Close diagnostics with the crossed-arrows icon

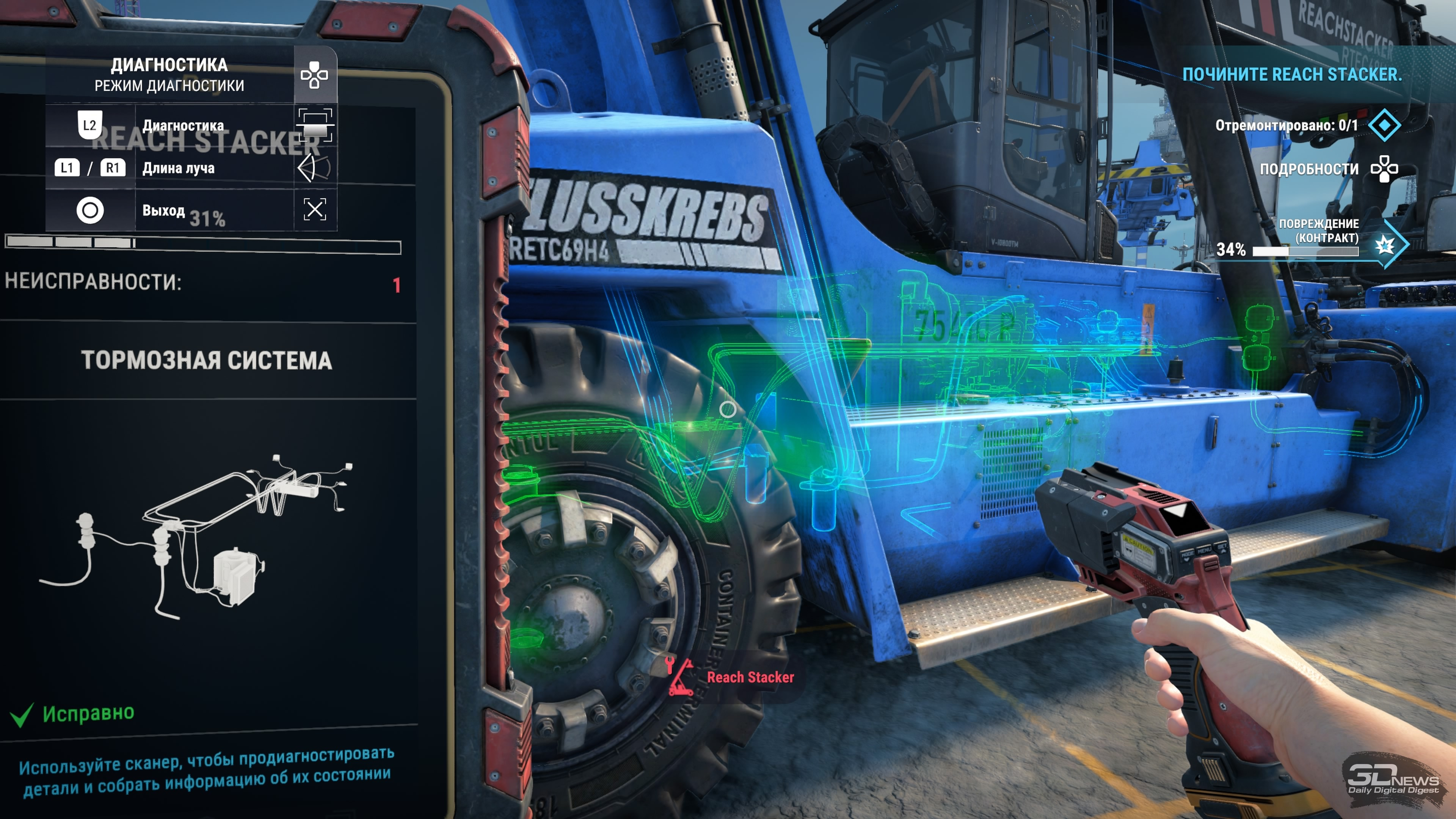pos(315,209)
